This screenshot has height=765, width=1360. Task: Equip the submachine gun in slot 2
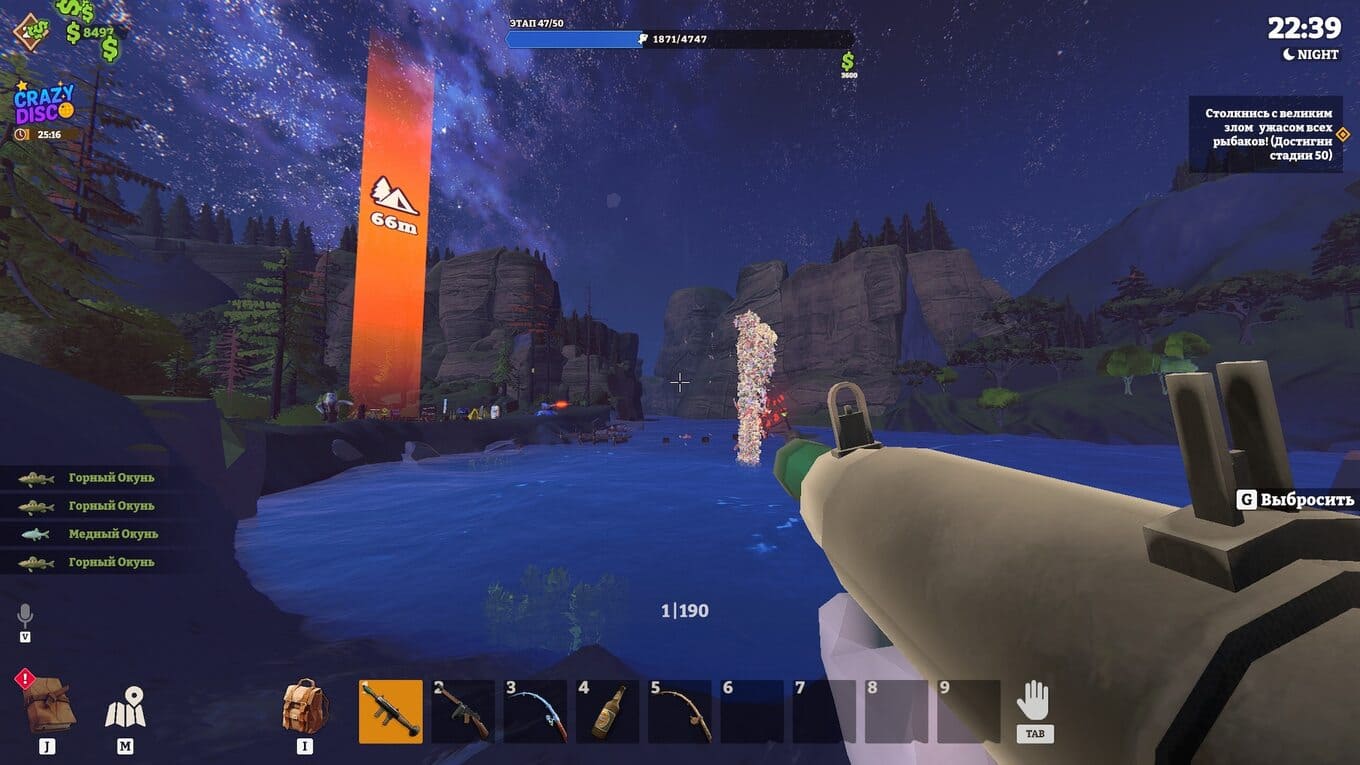[462, 711]
